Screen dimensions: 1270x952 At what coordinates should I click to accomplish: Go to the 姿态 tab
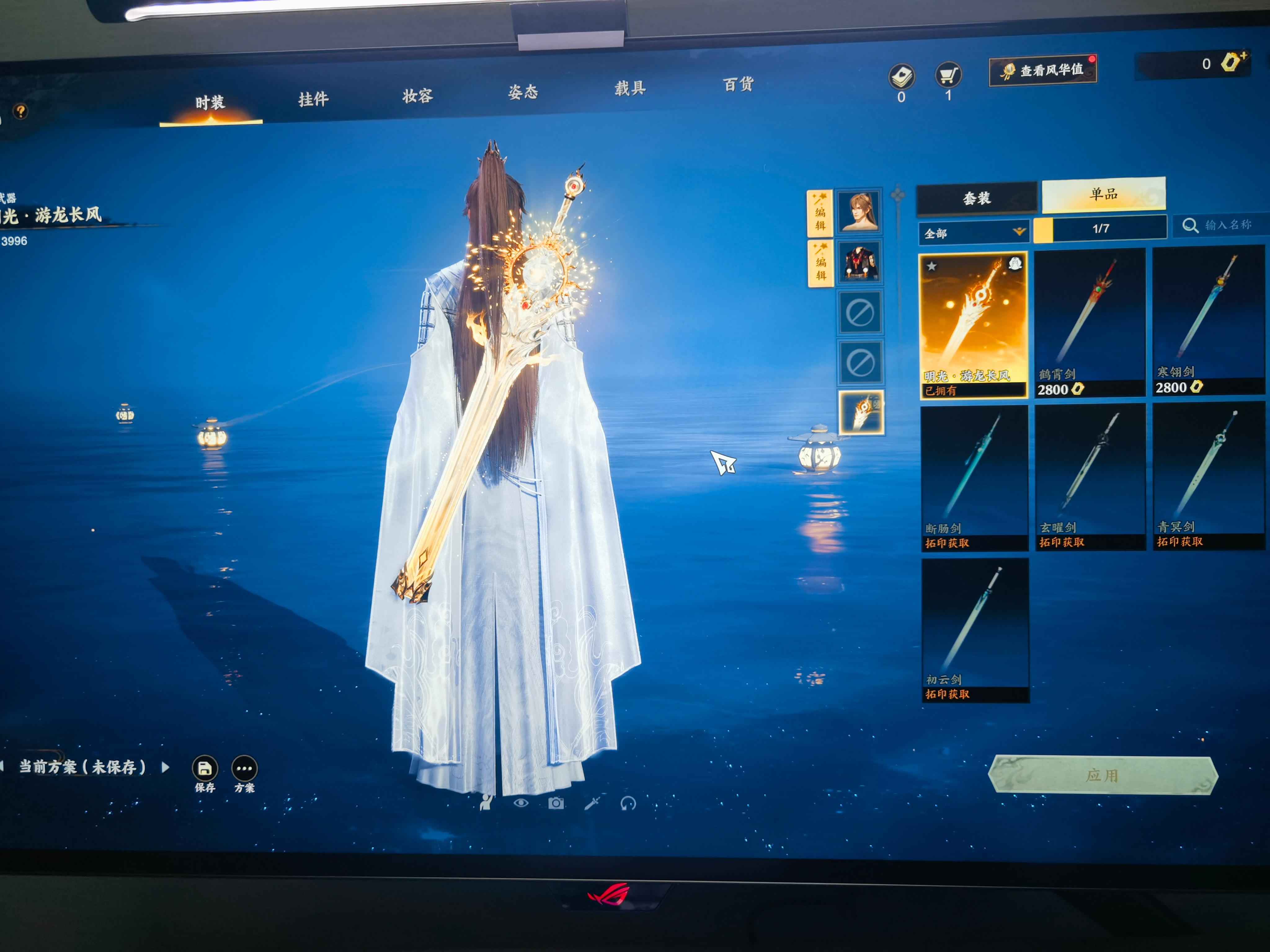click(x=523, y=92)
